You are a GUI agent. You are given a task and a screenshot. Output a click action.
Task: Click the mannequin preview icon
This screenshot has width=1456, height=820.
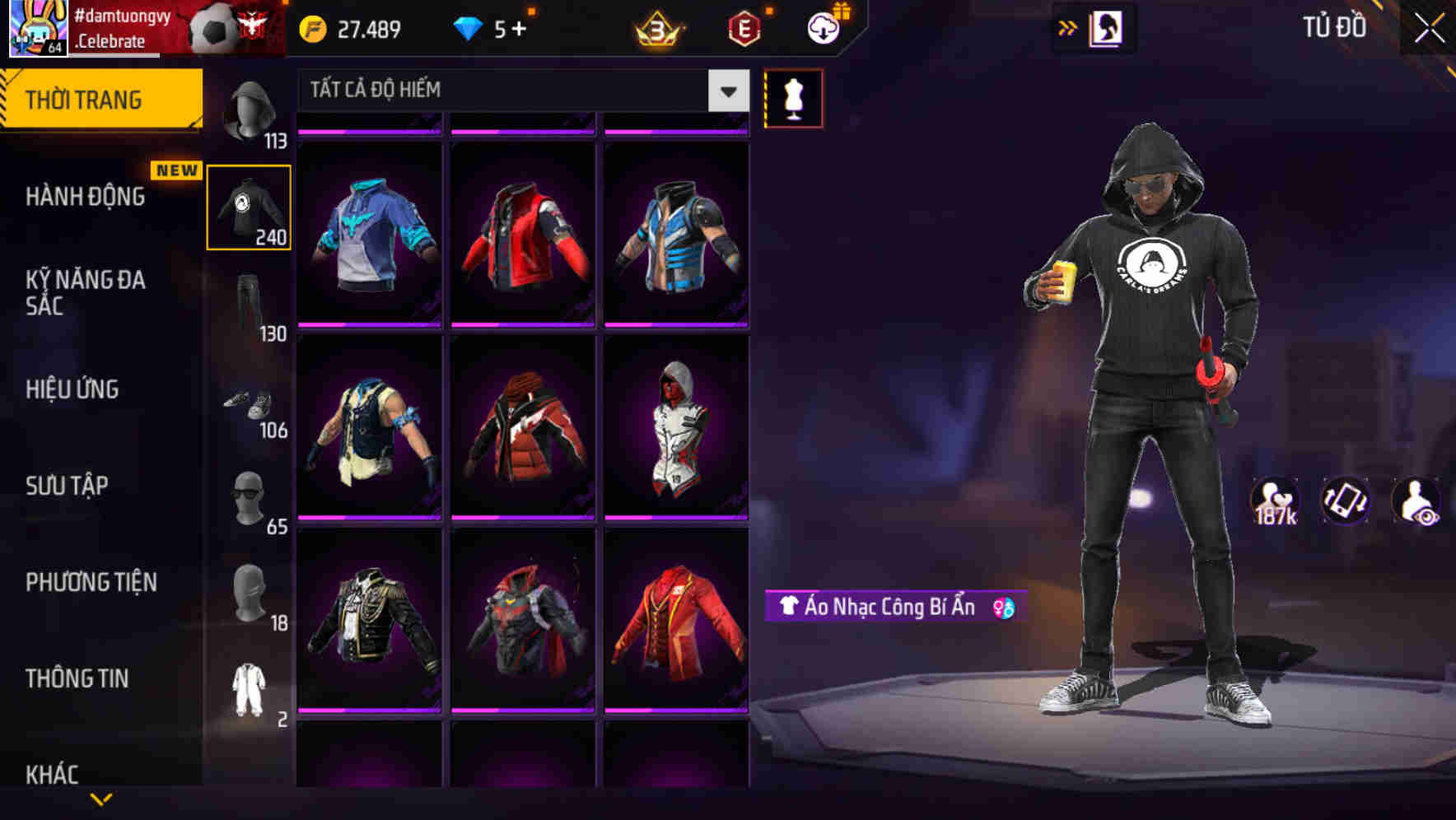pyautogui.click(x=793, y=97)
